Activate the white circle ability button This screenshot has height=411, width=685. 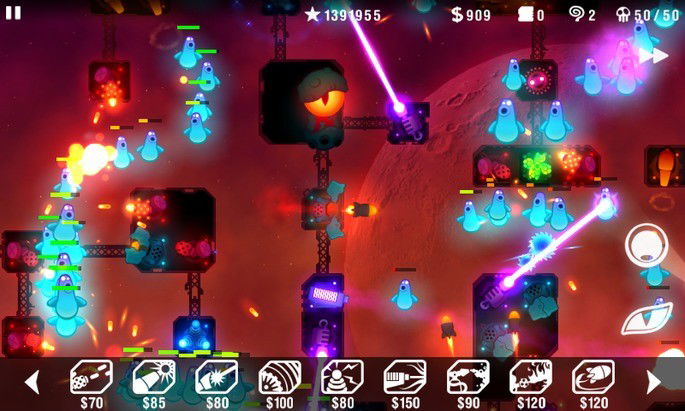[x=646, y=243]
